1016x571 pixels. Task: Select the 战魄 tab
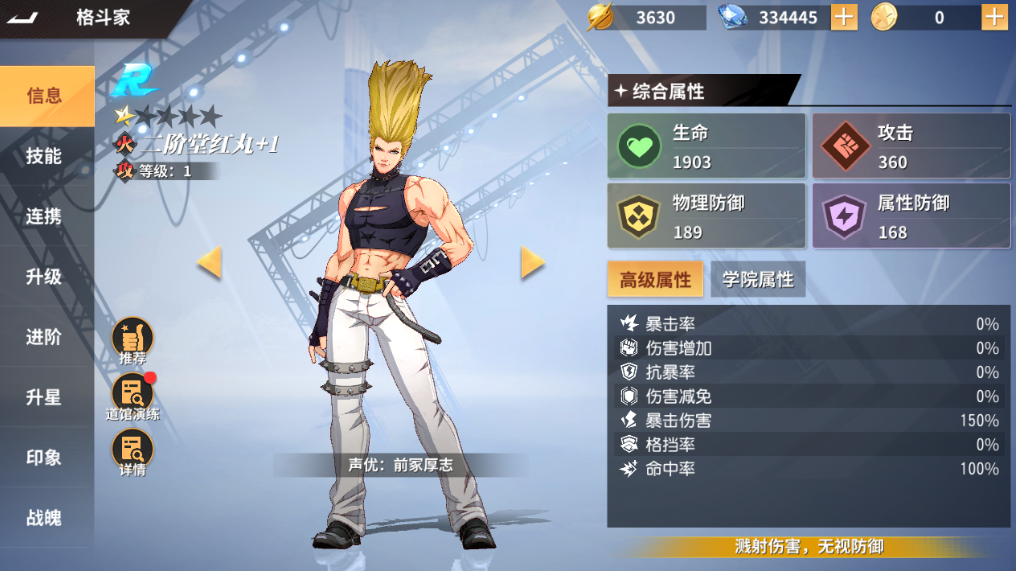pyautogui.click(x=46, y=517)
